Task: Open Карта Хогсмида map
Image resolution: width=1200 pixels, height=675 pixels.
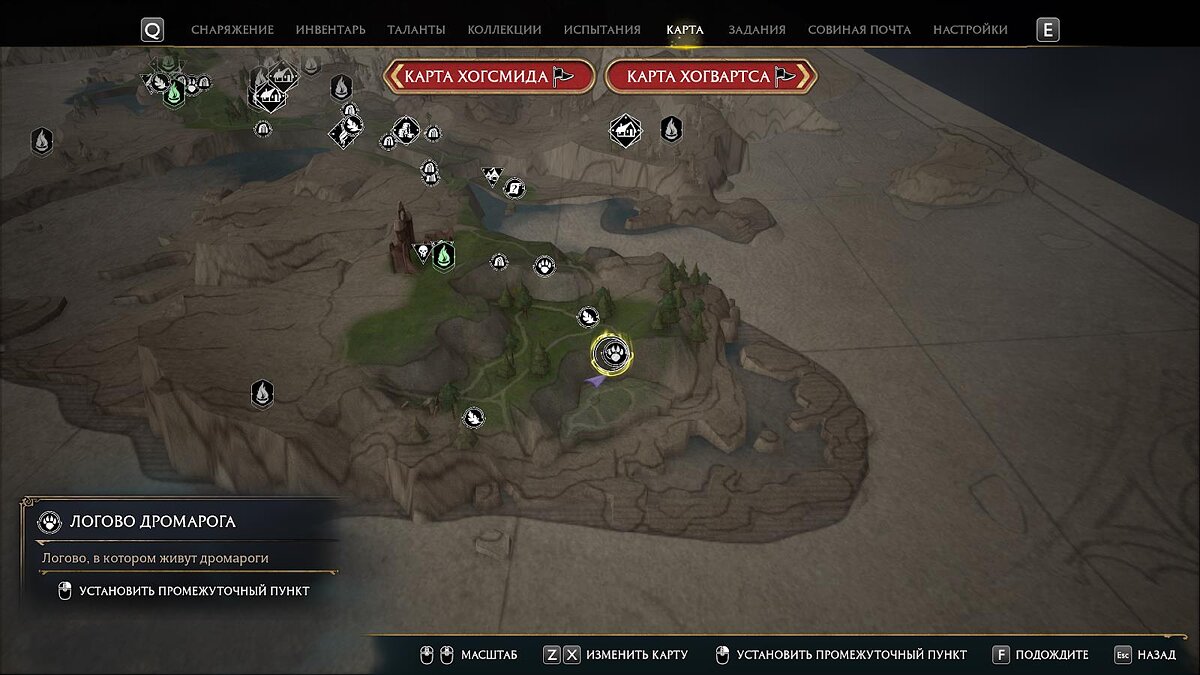Action: 489,77
